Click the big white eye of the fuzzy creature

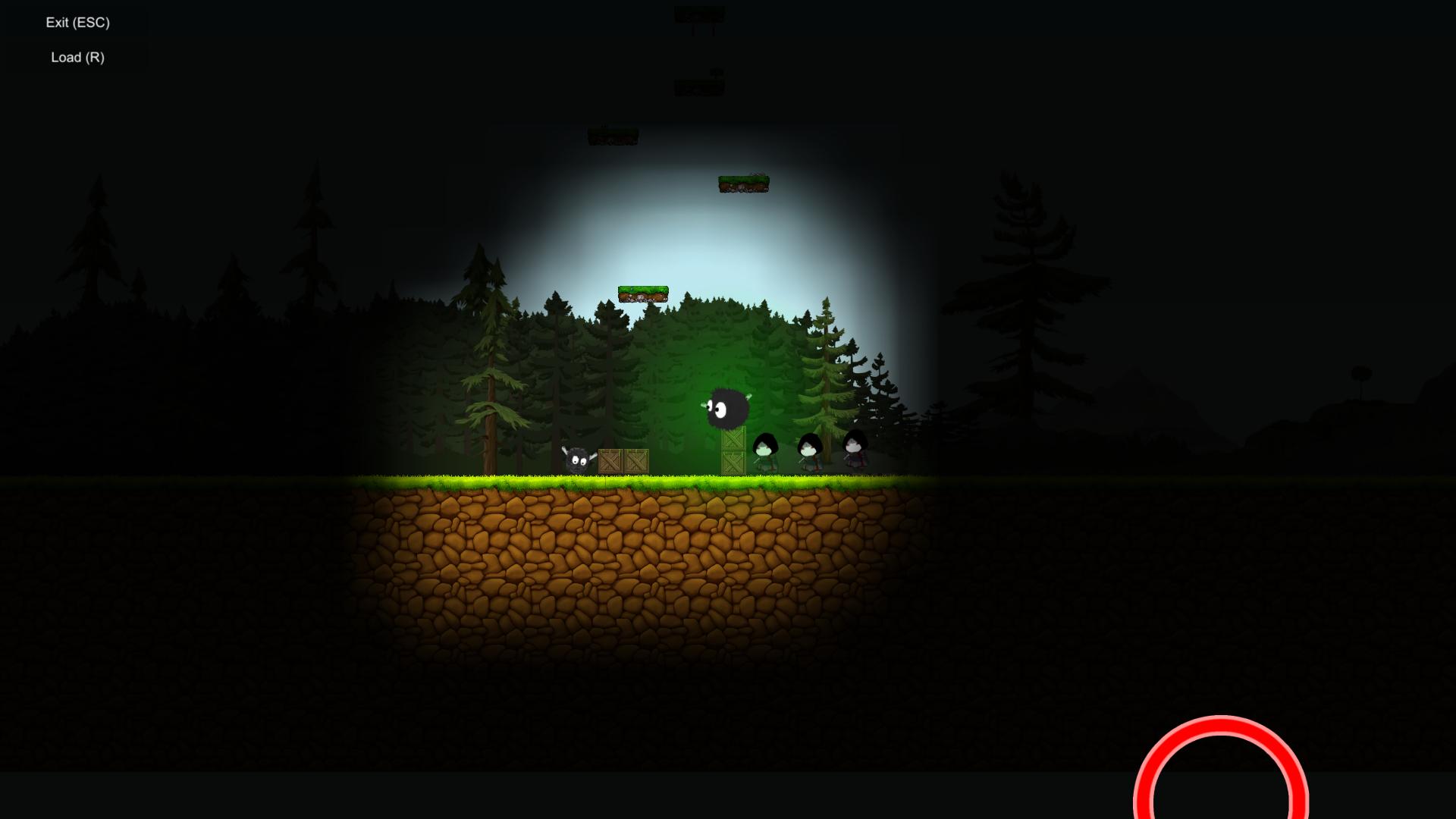(720, 409)
